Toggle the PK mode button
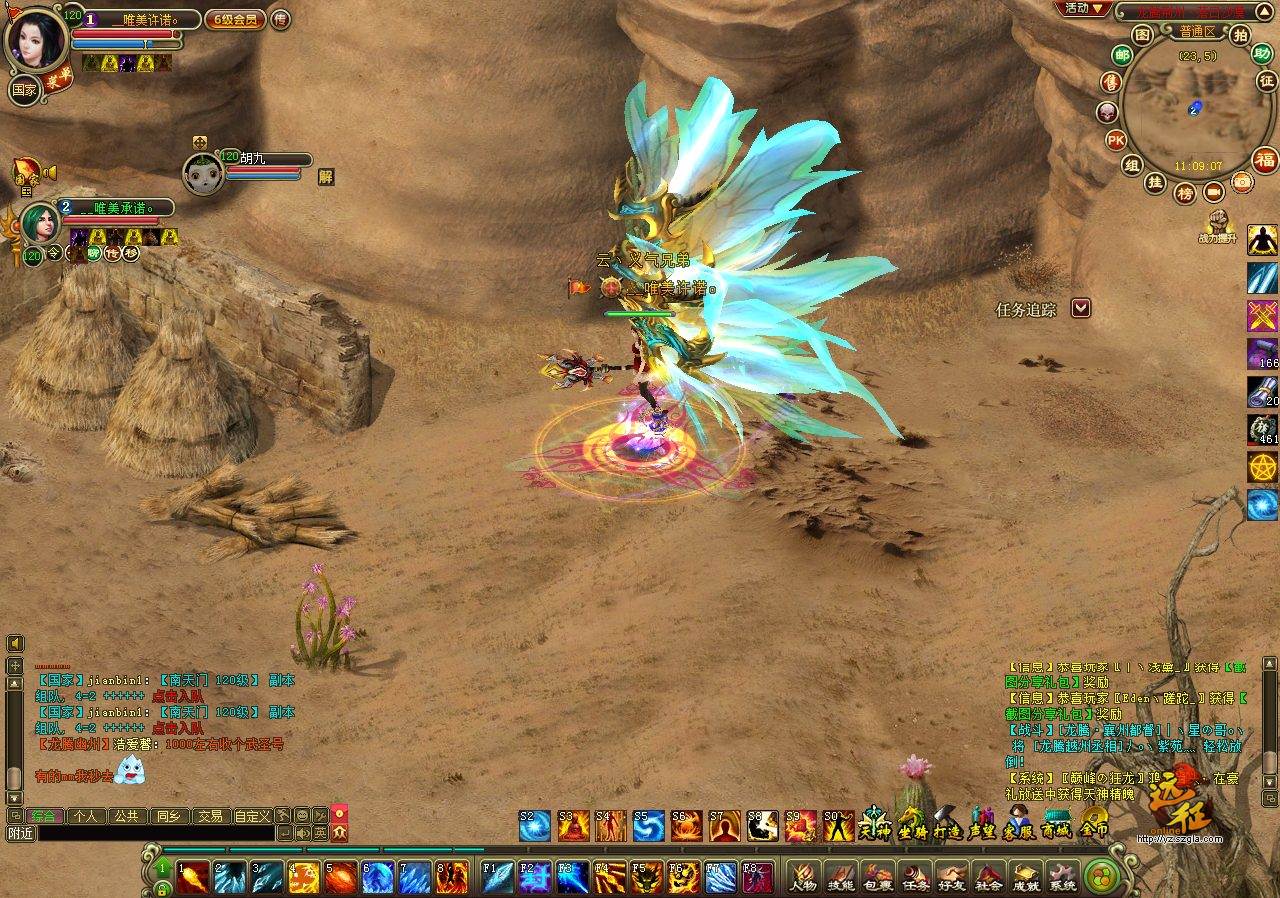1280x898 pixels. (1116, 140)
